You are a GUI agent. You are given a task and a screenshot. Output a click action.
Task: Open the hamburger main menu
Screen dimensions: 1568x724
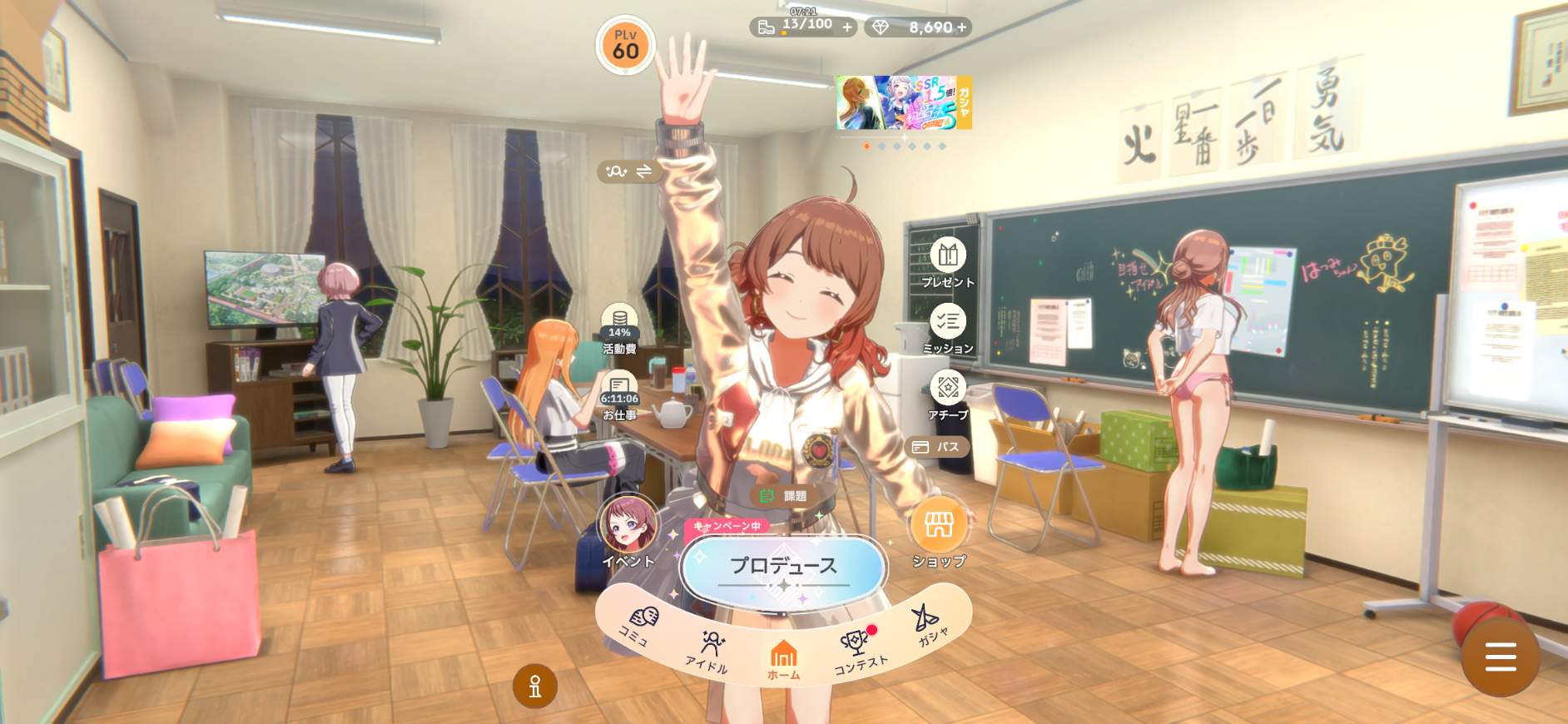click(1500, 657)
